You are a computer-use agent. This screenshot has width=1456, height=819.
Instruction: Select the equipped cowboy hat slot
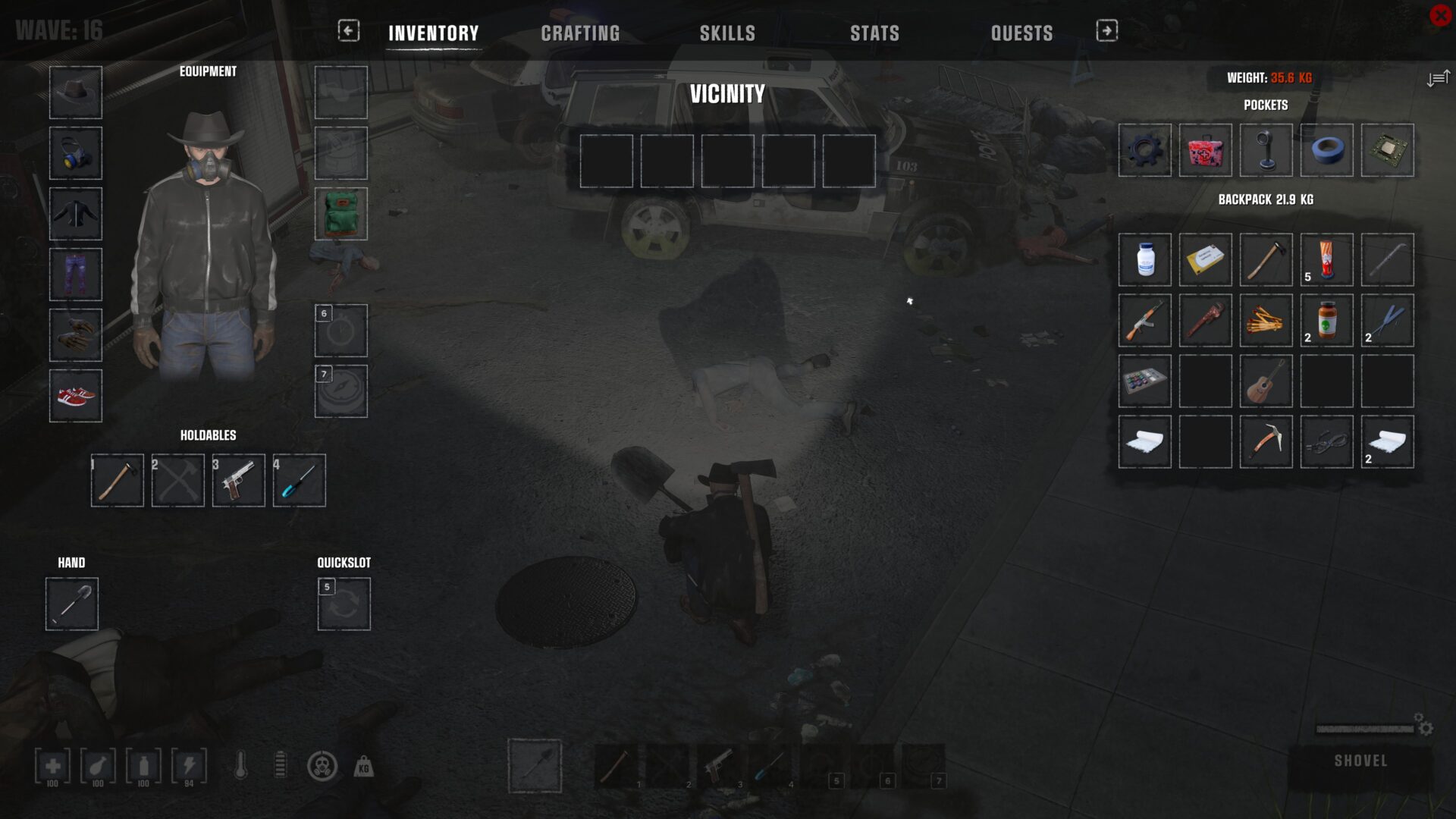click(x=76, y=93)
